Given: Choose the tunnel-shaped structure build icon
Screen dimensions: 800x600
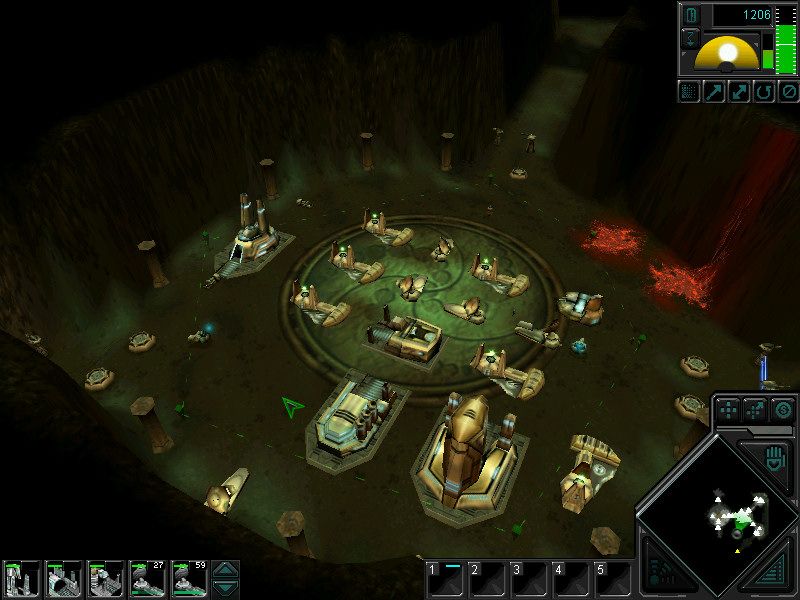Looking at the screenshot, I should coord(62,579).
